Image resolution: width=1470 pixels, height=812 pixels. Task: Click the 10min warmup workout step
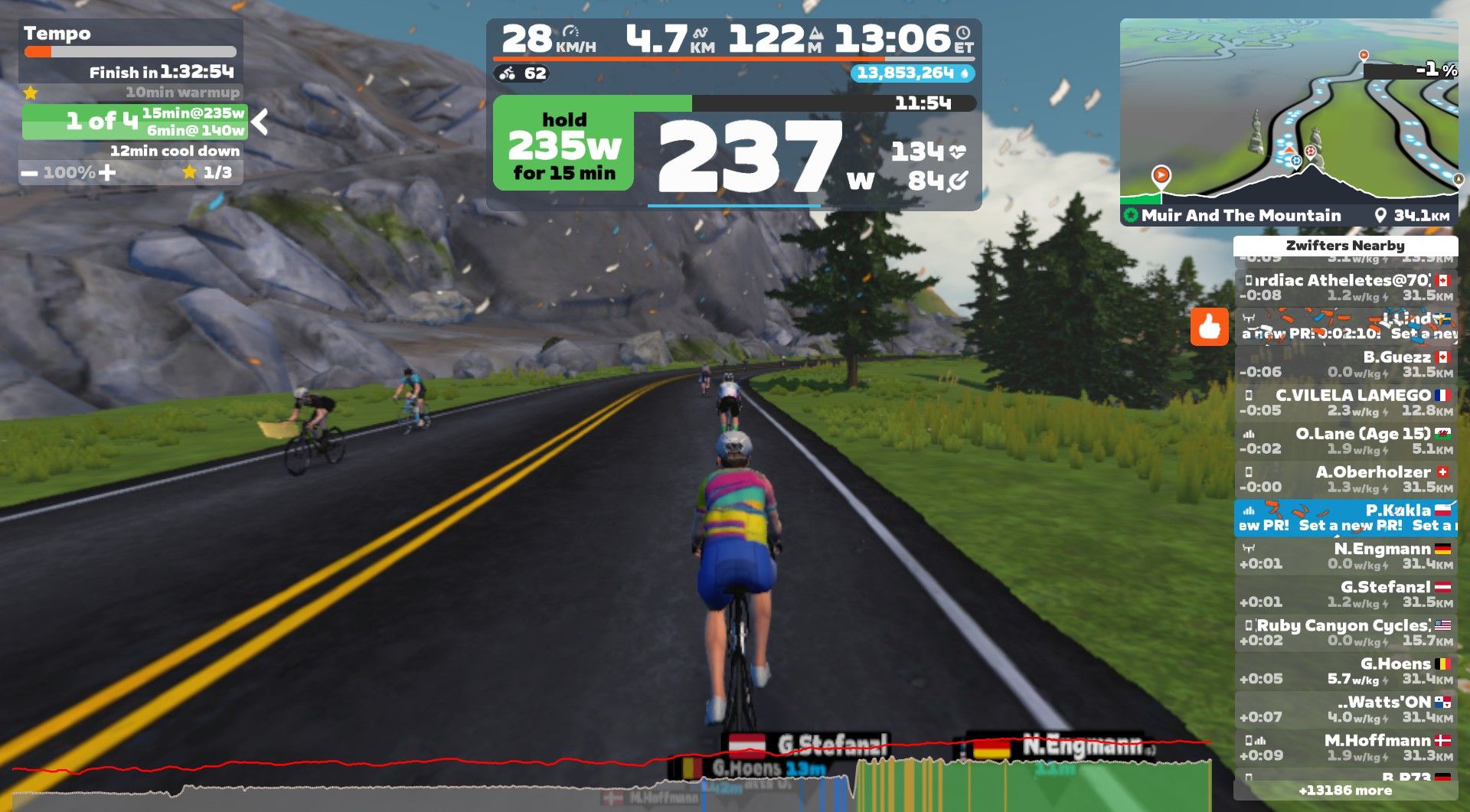[x=181, y=93]
